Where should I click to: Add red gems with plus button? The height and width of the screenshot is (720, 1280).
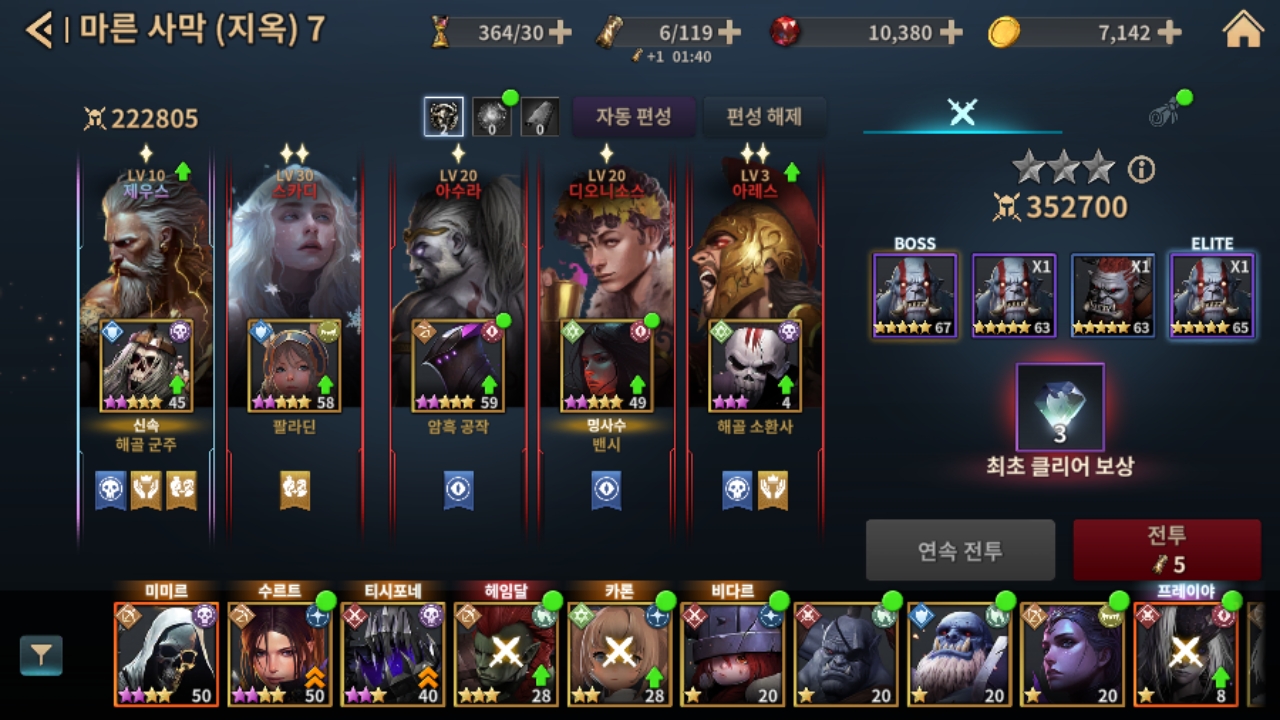tap(951, 33)
